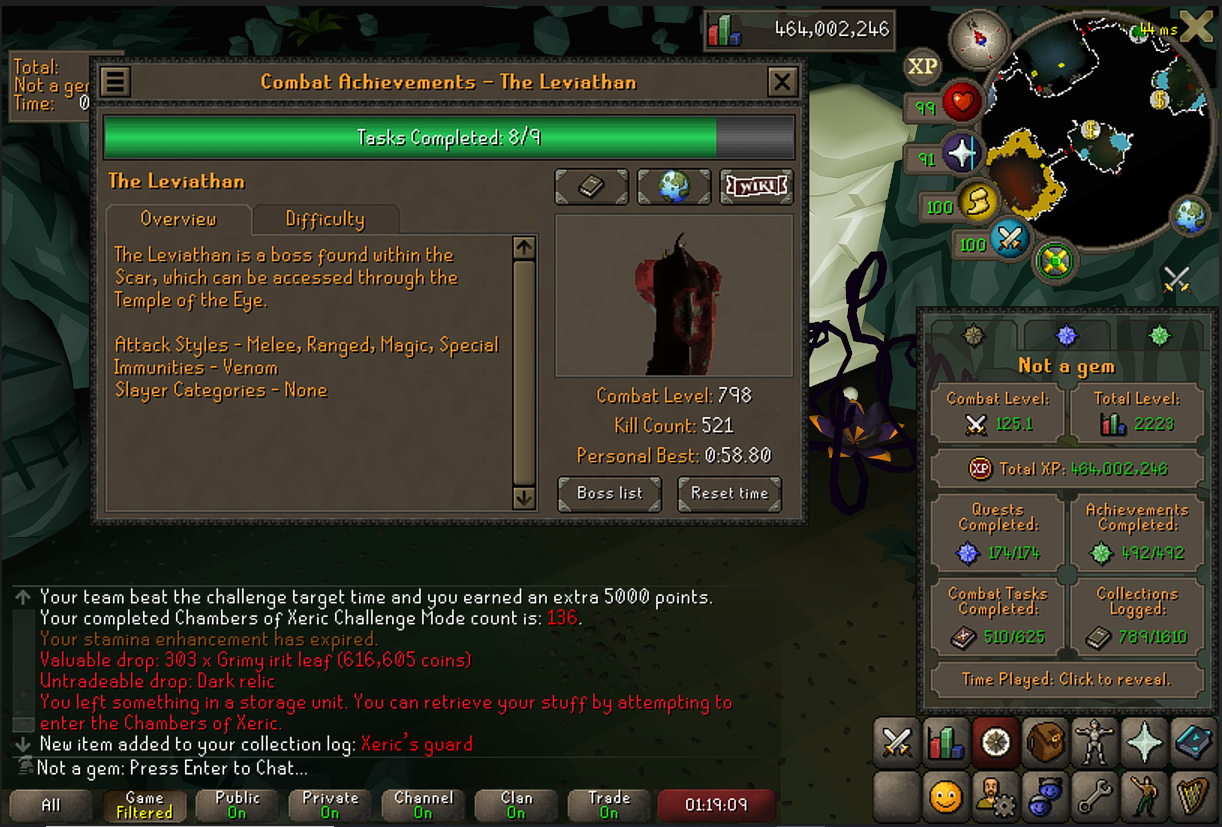Click the compass to face north
Image resolution: width=1222 pixels, height=827 pixels.
(978, 39)
